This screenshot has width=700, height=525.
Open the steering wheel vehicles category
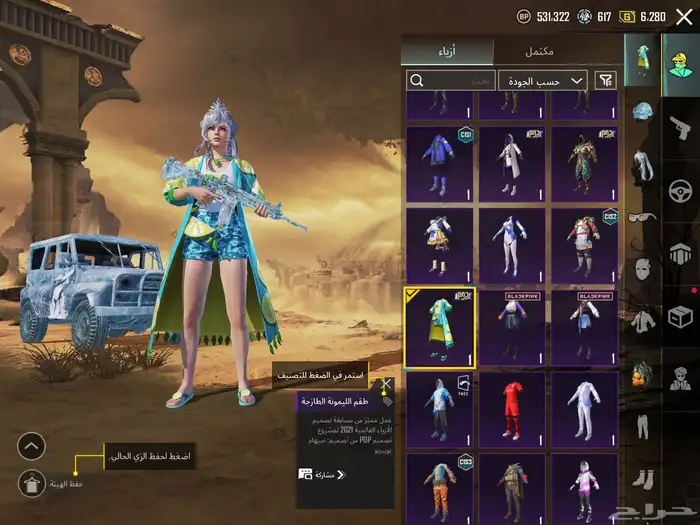[x=683, y=190]
